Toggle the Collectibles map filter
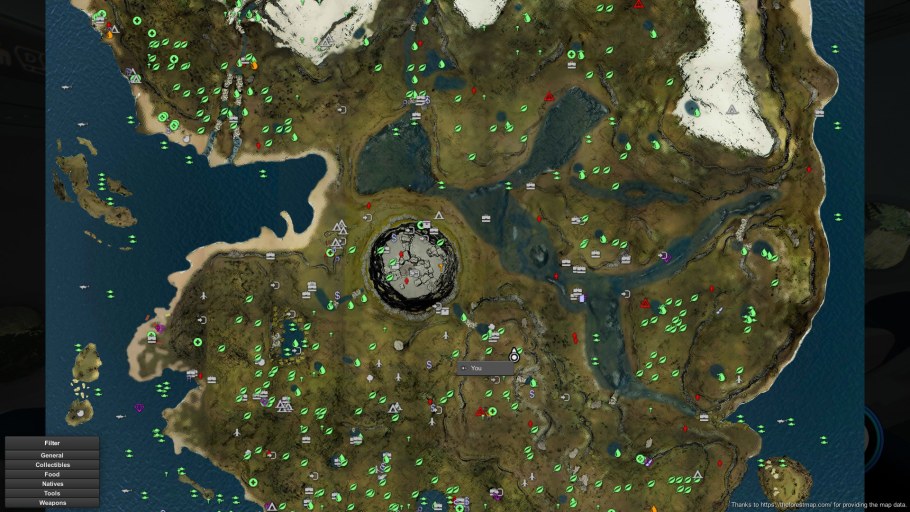This screenshot has width=910, height=512. pyautogui.click(x=52, y=465)
